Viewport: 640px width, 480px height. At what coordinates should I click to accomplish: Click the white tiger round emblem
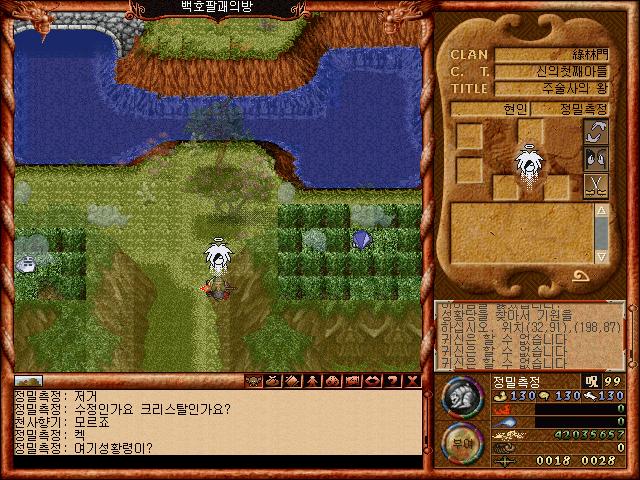pyautogui.click(x=462, y=398)
